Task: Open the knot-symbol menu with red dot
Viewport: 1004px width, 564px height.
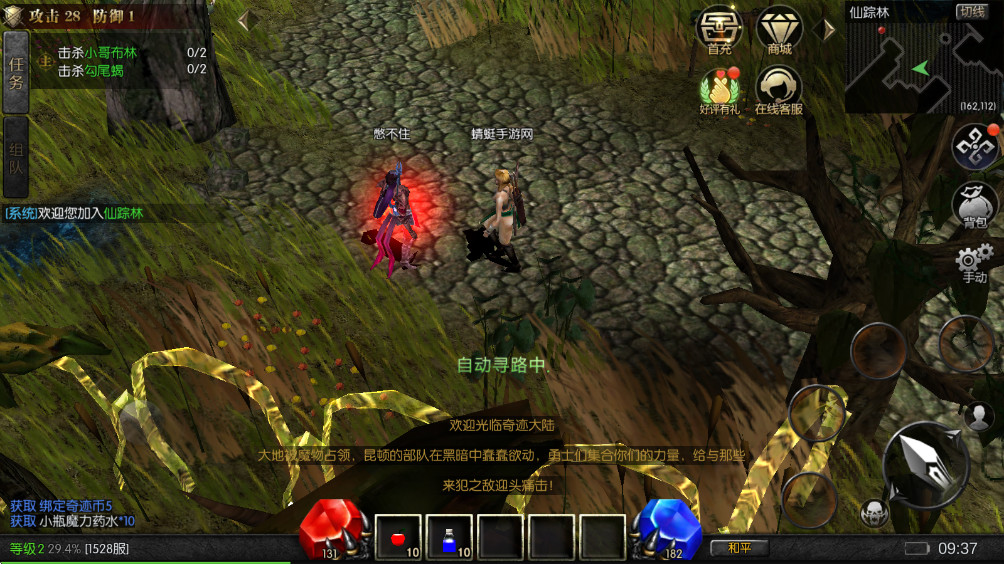Action: click(973, 146)
